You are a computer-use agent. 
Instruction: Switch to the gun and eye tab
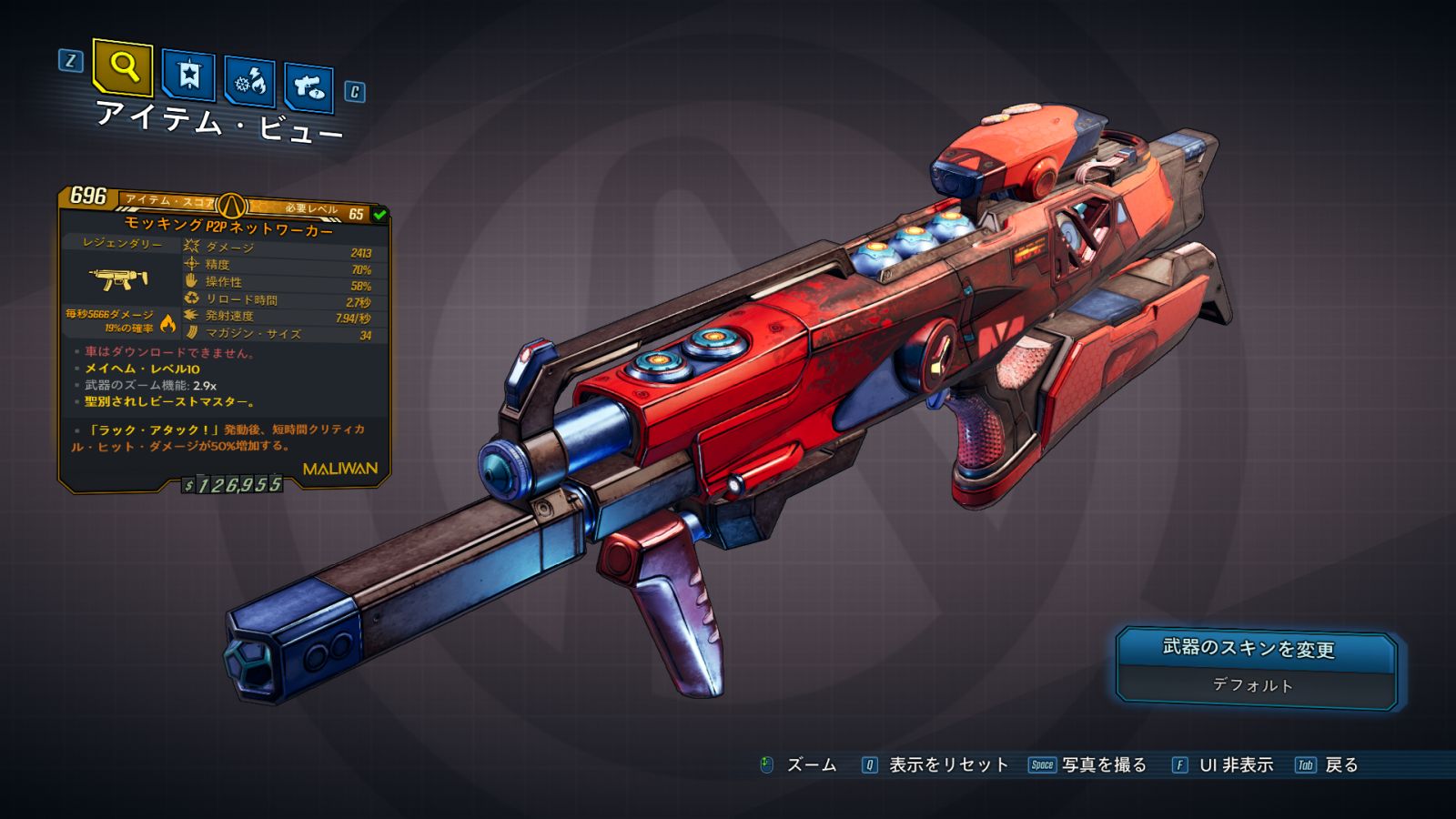pos(308,87)
